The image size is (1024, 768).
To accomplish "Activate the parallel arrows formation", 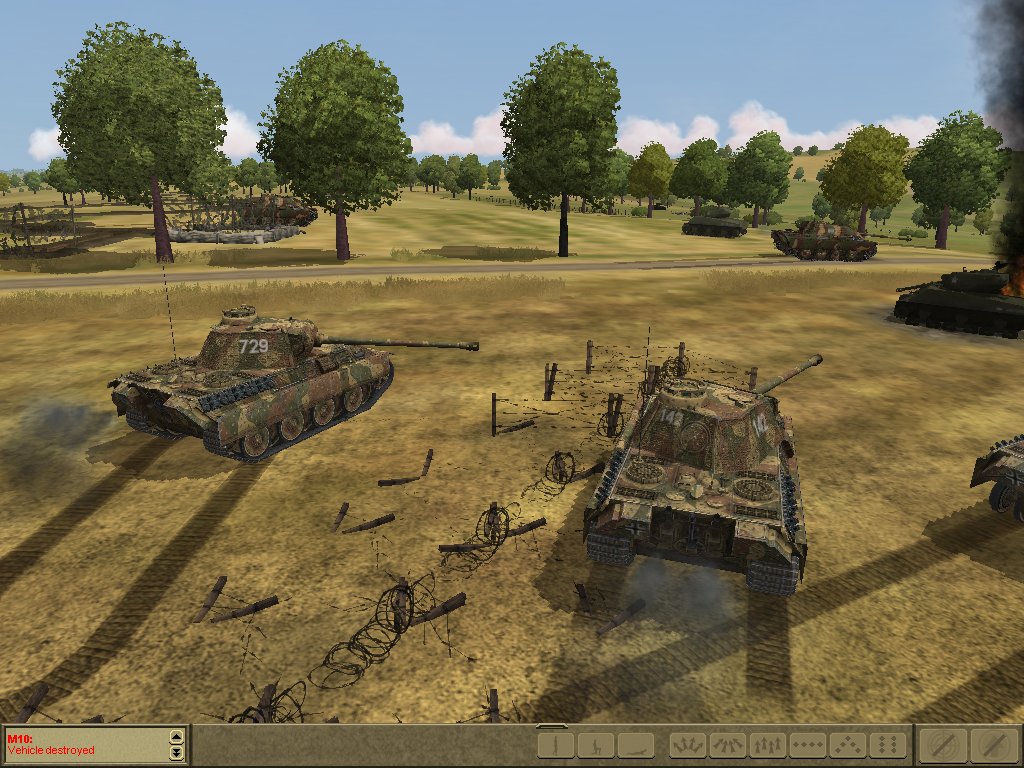I will [x=767, y=745].
